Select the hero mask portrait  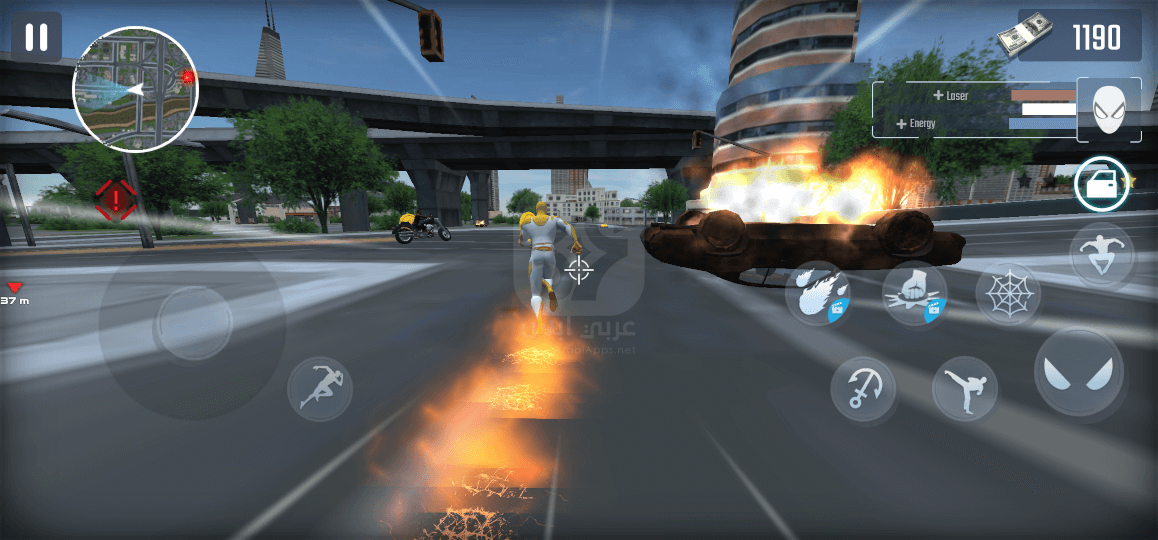pyautogui.click(x=1108, y=109)
